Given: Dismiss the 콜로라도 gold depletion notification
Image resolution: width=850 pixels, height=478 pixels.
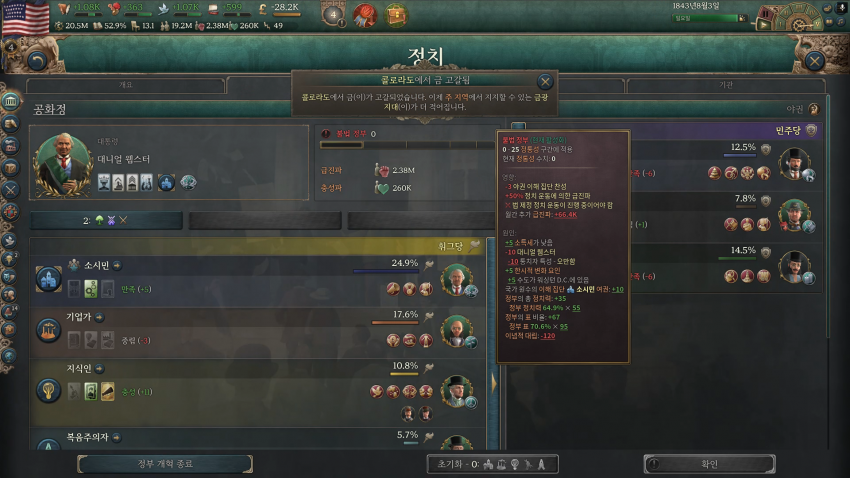Looking at the screenshot, I should coord(545,82).
